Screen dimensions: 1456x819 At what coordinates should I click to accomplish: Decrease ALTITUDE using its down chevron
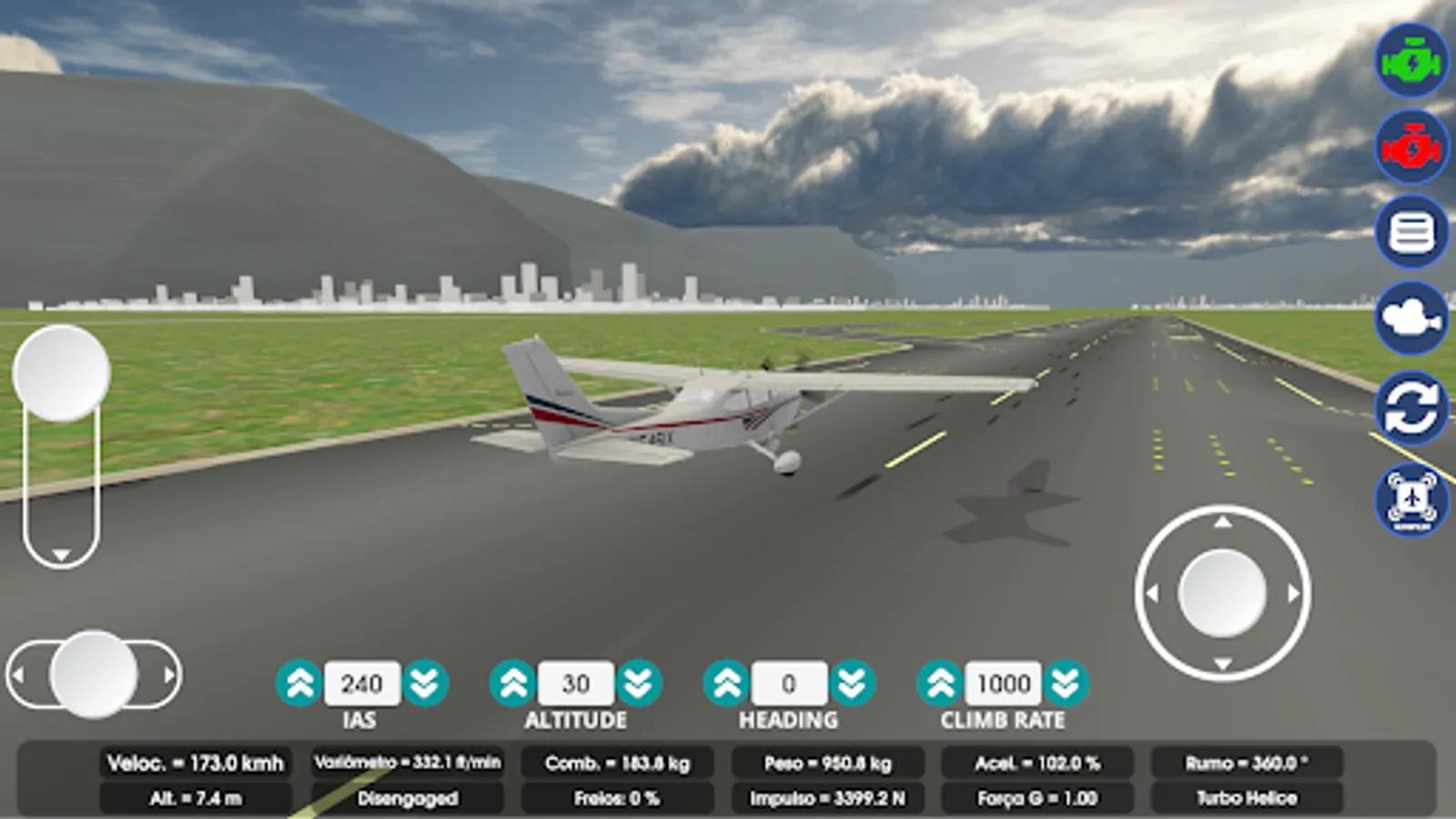pos(637,682)
